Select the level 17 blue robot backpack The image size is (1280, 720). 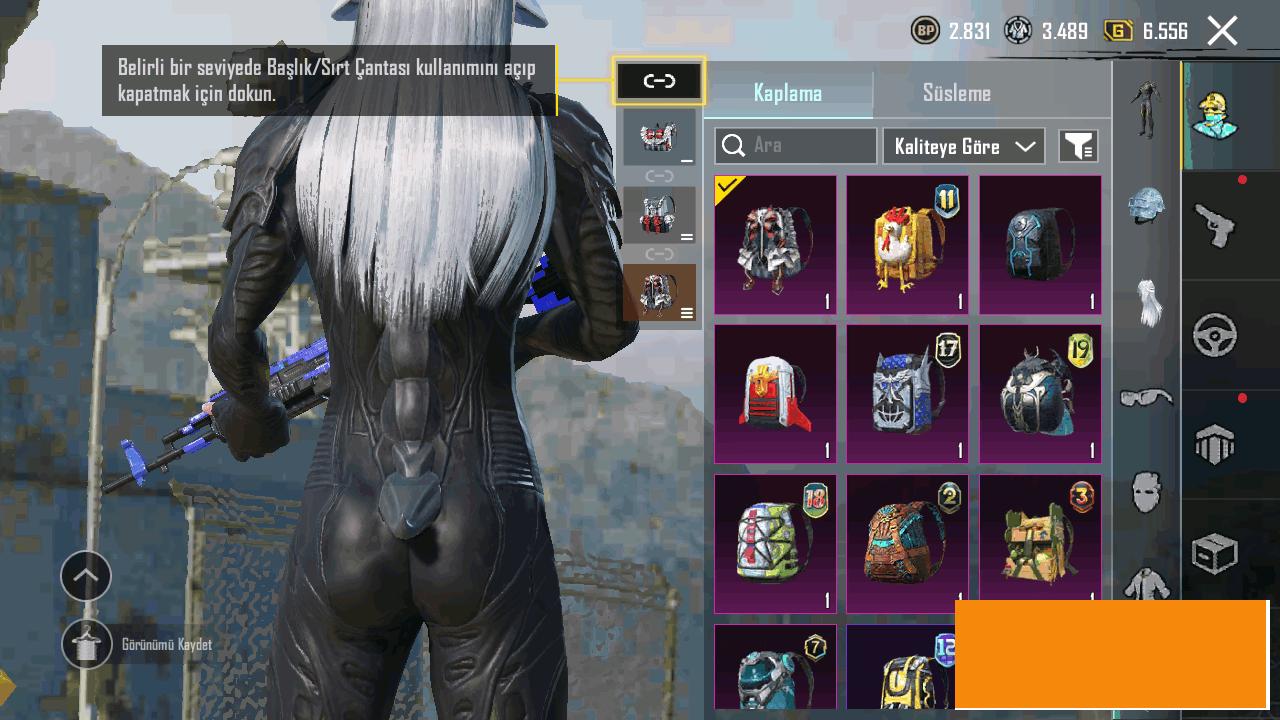coord(907,394)
